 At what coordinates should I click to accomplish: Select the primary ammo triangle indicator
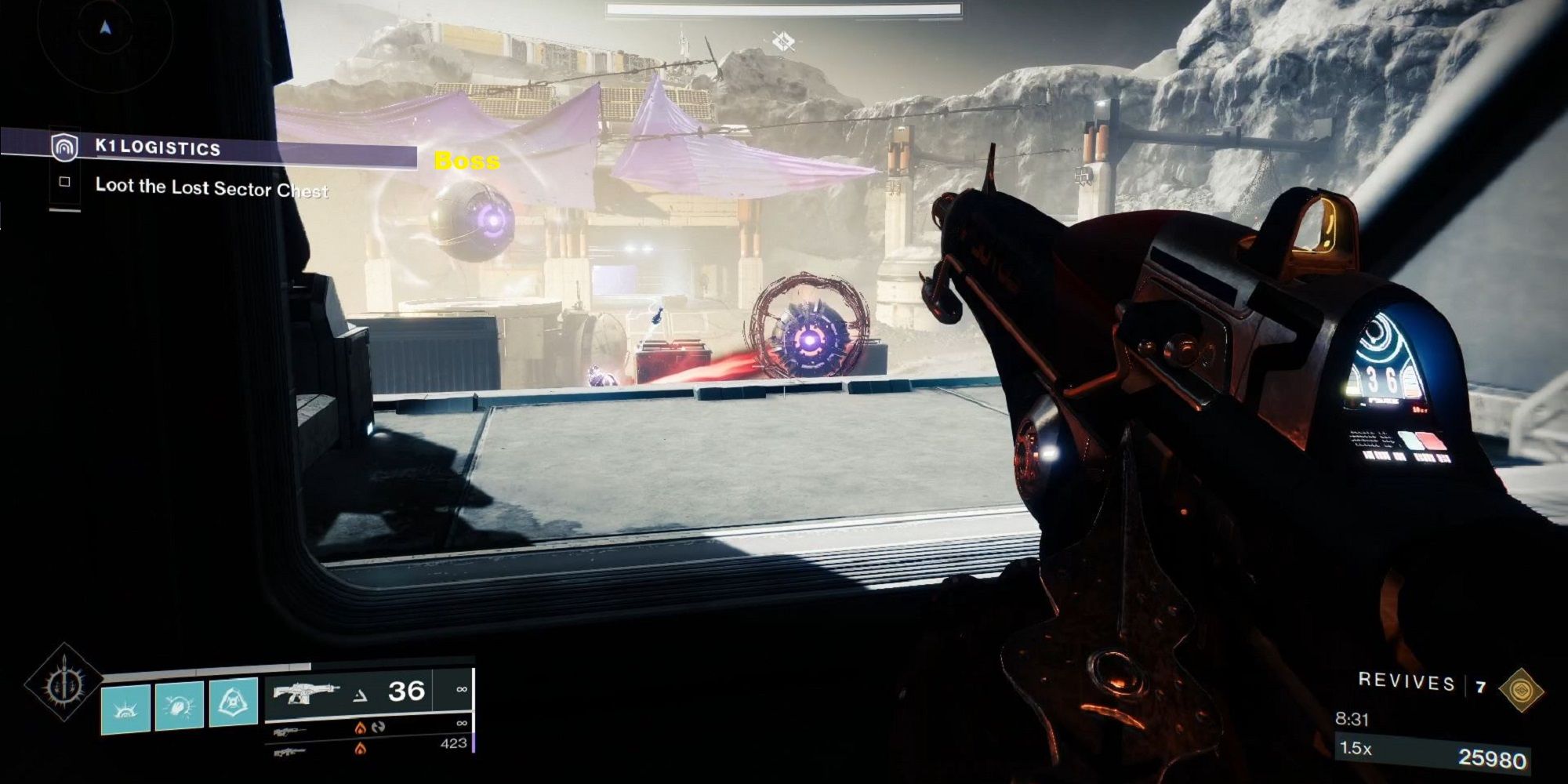click(x=361, y=695)
